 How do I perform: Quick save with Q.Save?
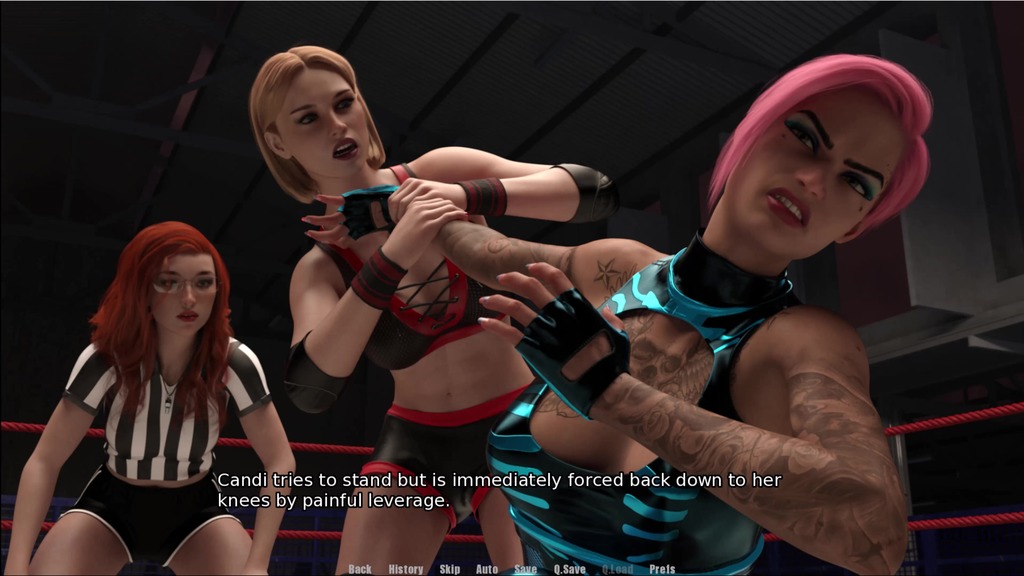tap(570, 569)
